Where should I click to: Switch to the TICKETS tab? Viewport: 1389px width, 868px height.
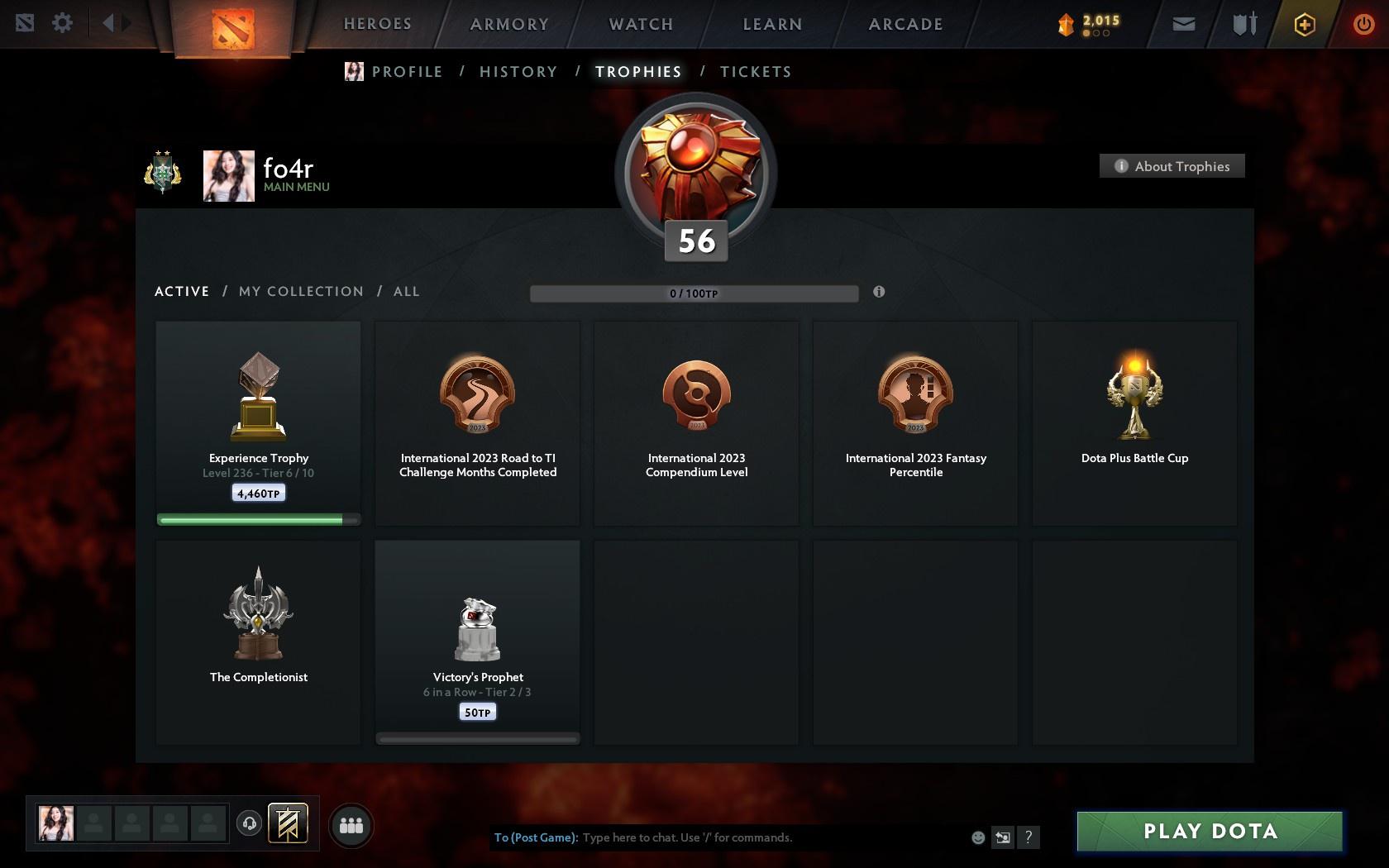click(x=755, y=72)
